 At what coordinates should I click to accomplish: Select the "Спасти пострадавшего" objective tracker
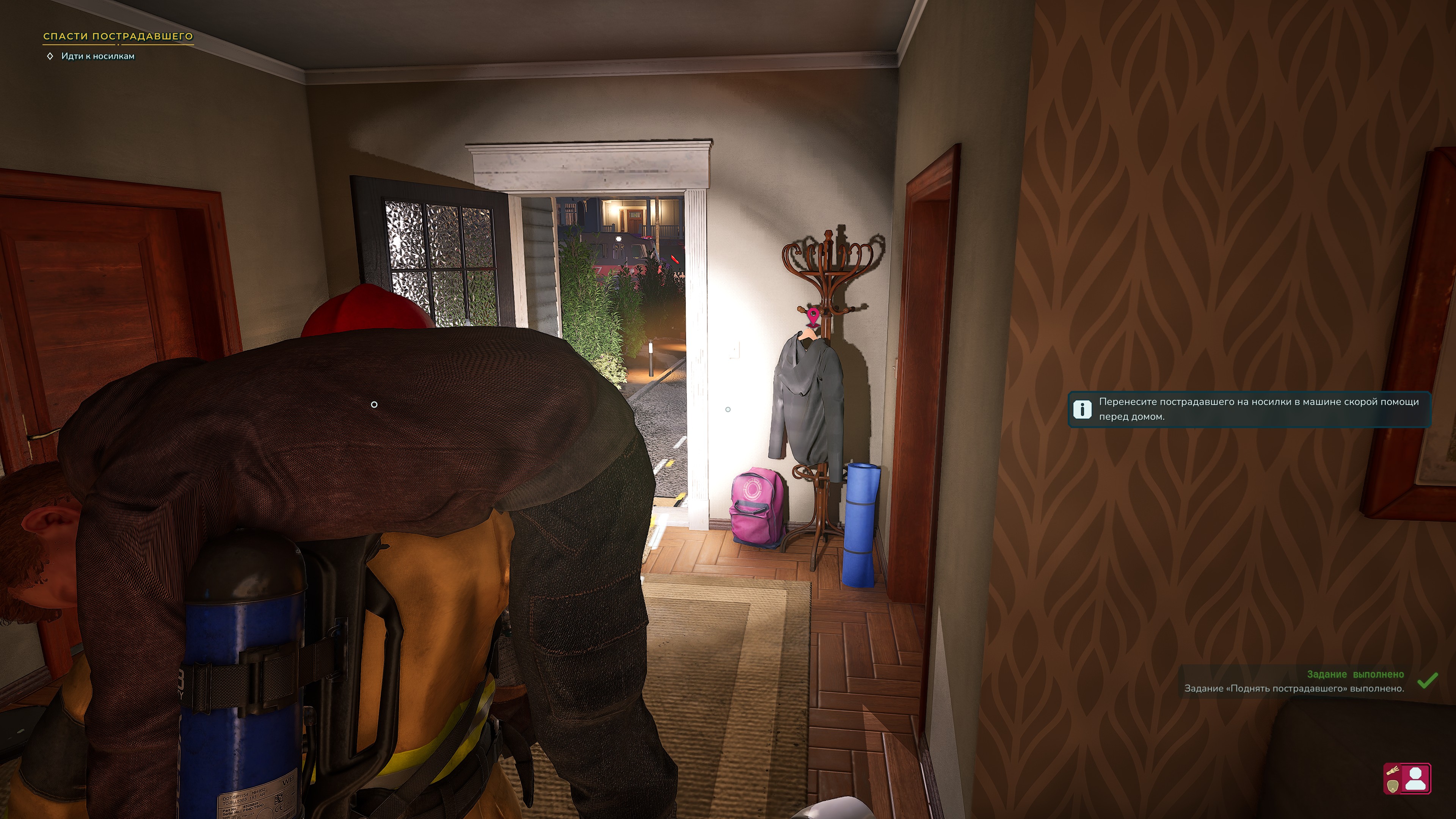click(x=118, y=36)
